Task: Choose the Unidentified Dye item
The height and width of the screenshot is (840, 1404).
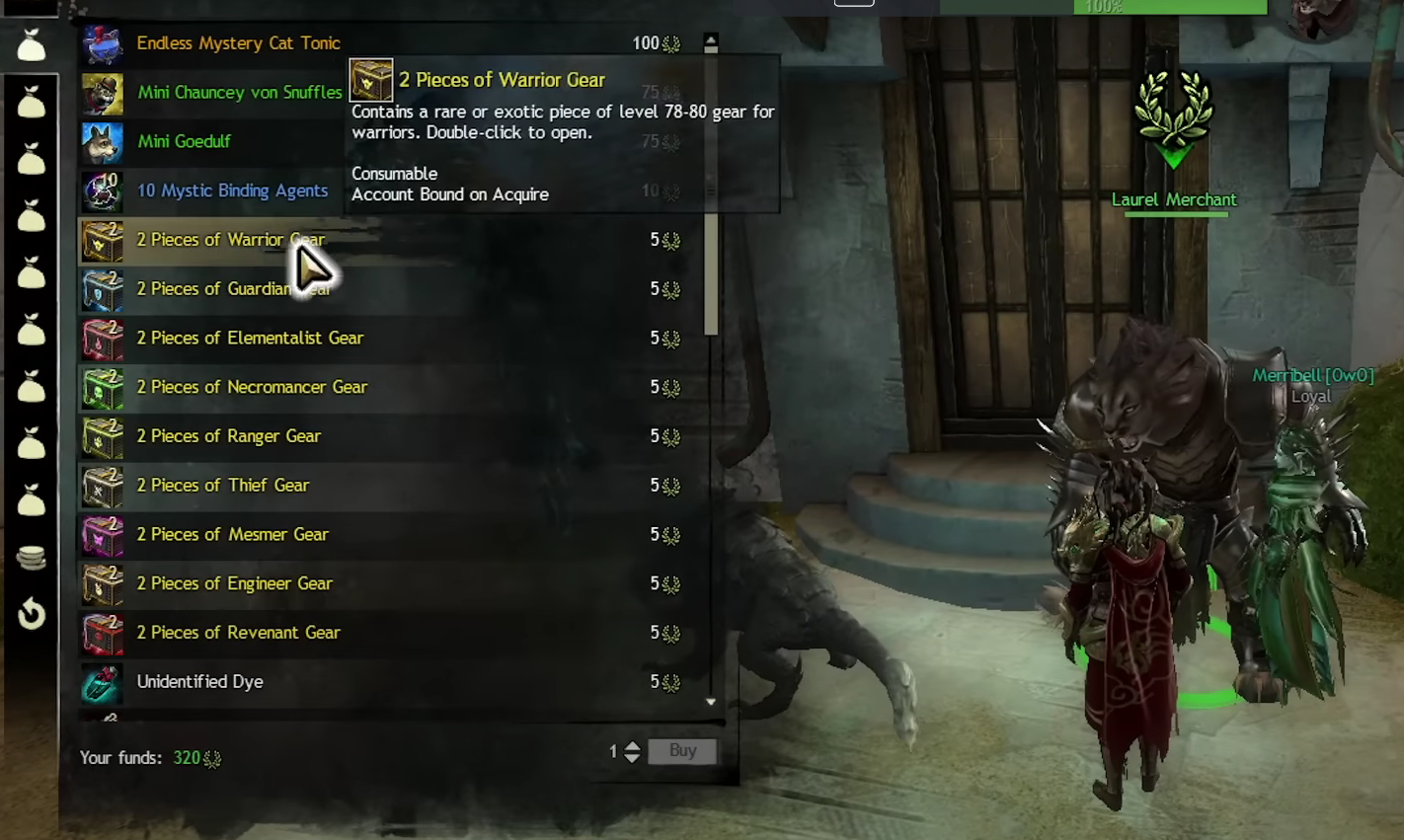Action: (199, 682)
